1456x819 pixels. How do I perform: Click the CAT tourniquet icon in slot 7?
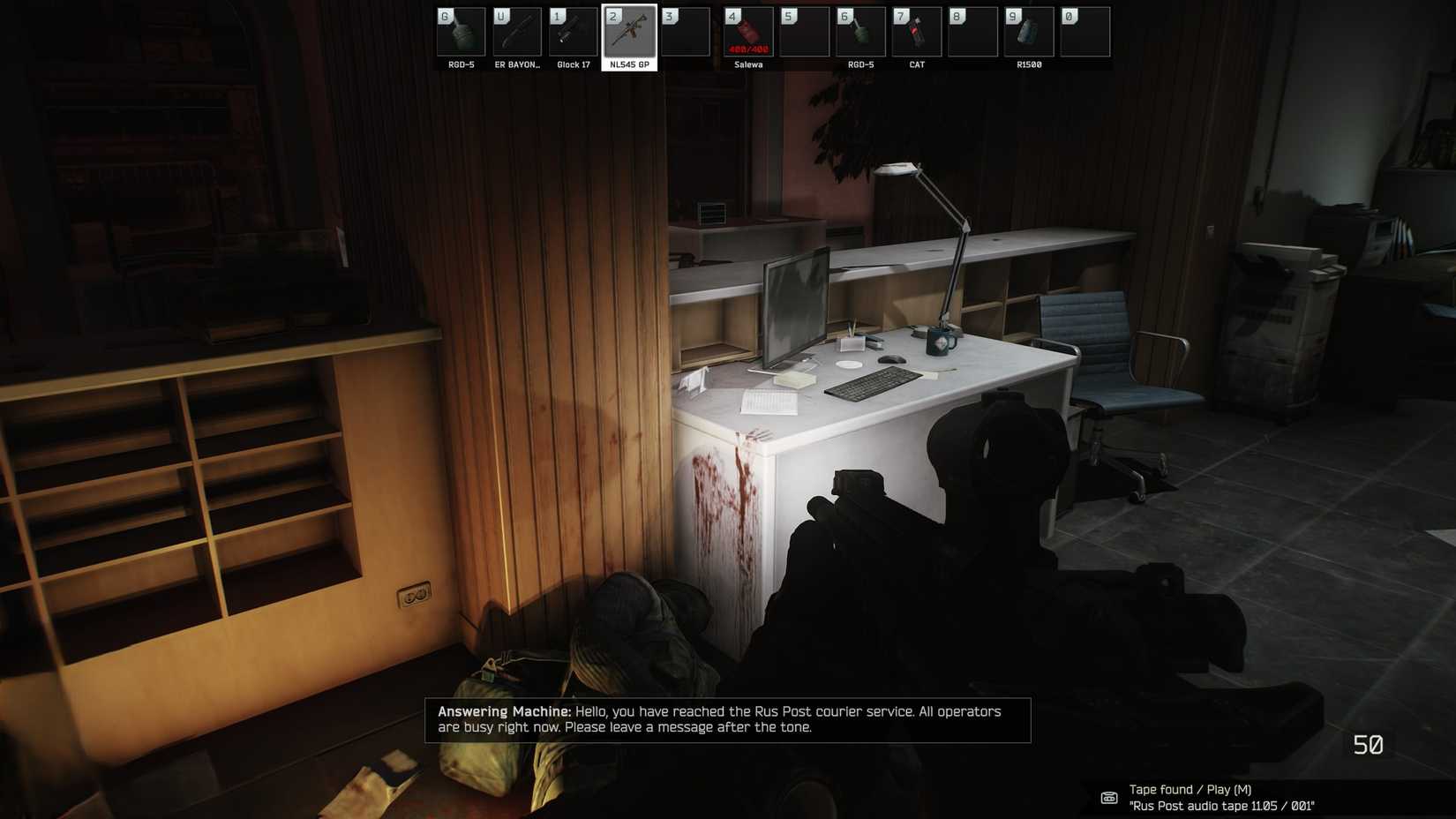(916, 31)
